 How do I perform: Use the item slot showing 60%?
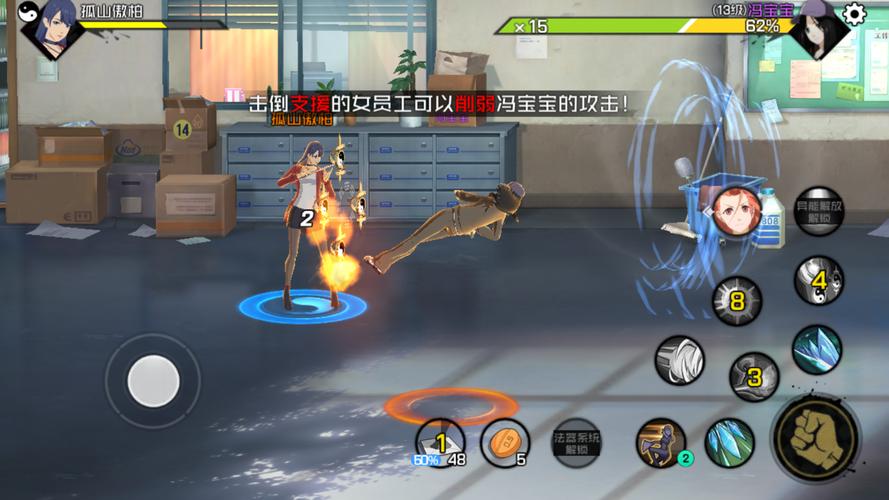440,443
